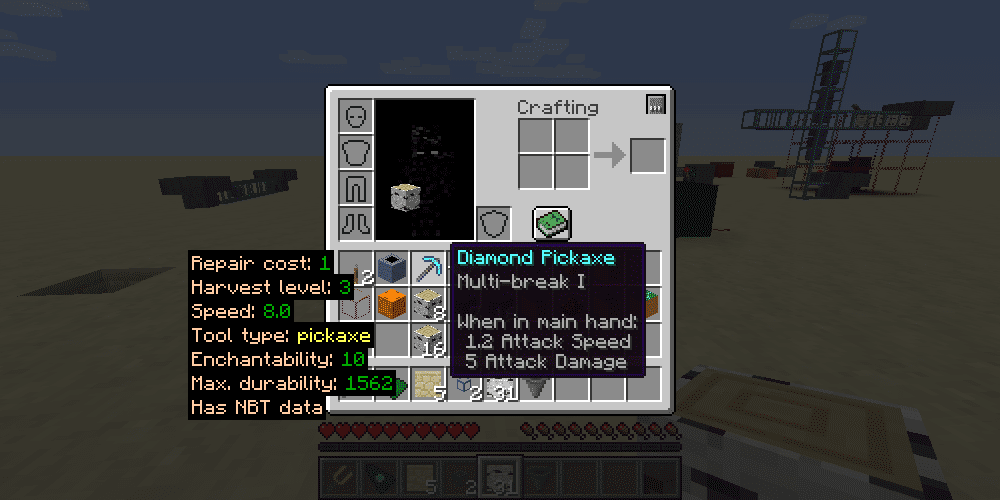Open the green recipe book
Screen dimensions: 1000x500
tap(551, 222)
